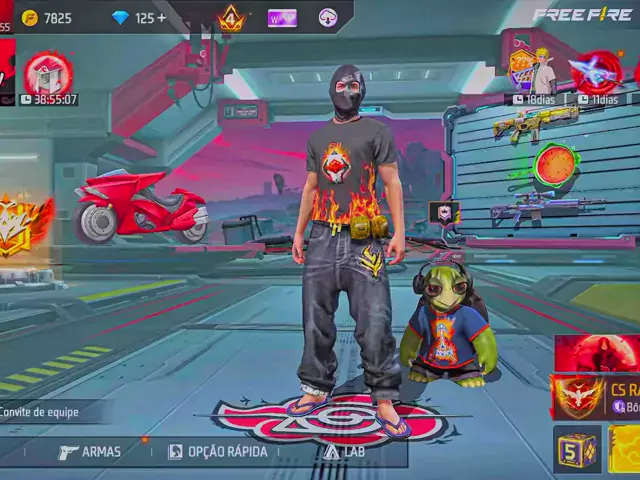Add diamonds with the plus button
Screen dimensions: 640x480
point(161,18)
